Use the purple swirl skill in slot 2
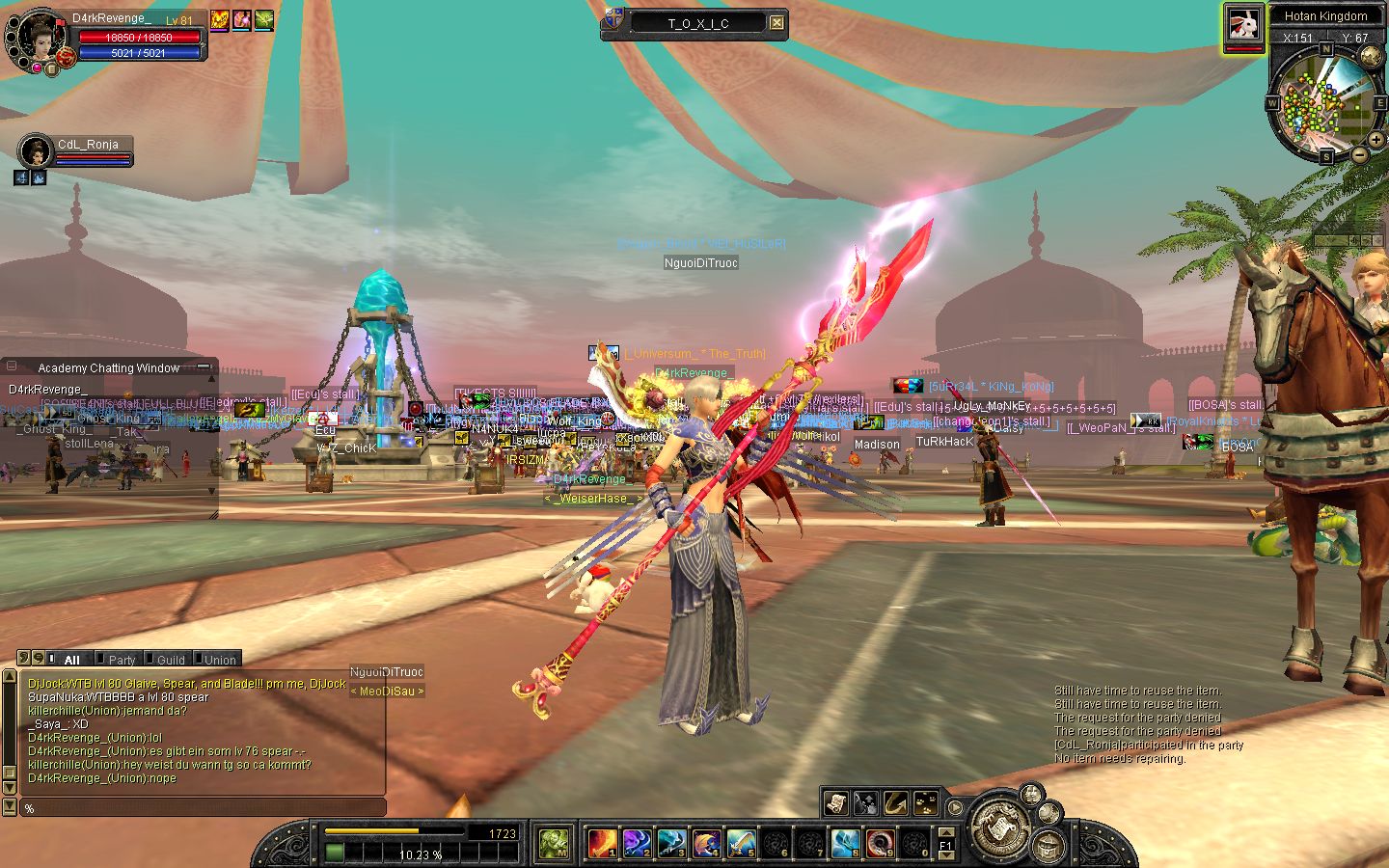1389x868 pixels. 637,843
